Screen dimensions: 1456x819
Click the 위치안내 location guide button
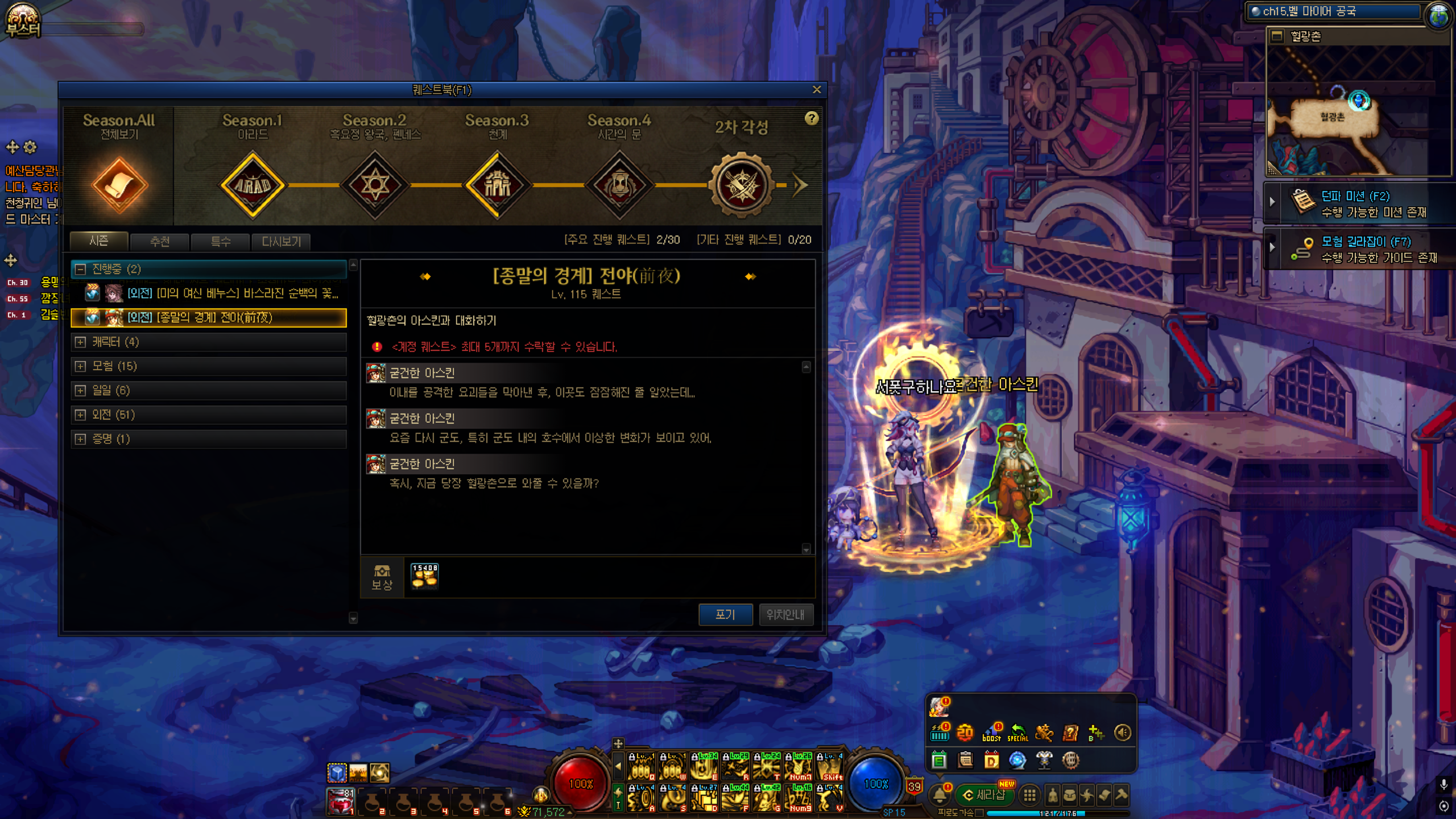coord(785,614)
